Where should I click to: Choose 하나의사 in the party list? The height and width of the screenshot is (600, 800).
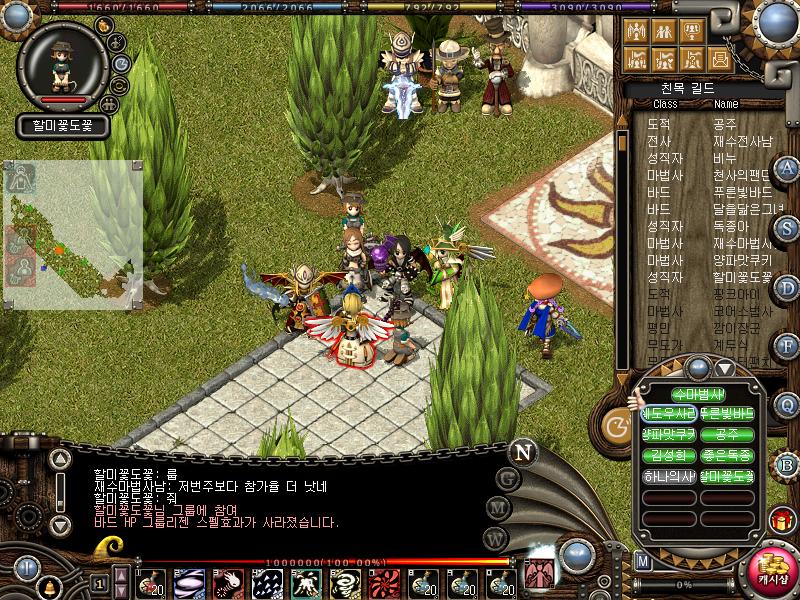click(668, 477)
